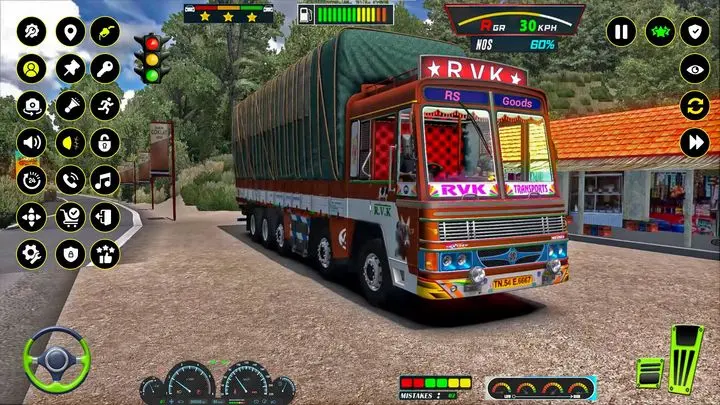Select the pushpin icon
Screen dimensions: 720x405
tap(69, 69)
